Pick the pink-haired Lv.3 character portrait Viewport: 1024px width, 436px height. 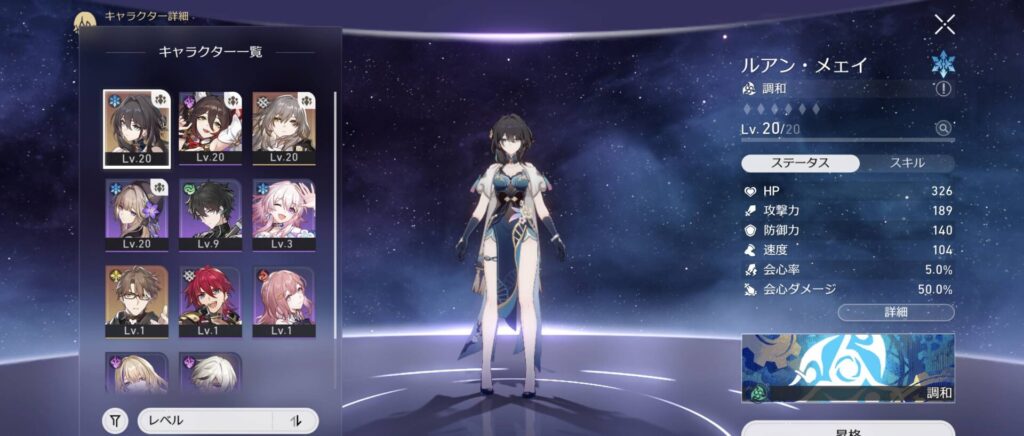click(285, 216)
